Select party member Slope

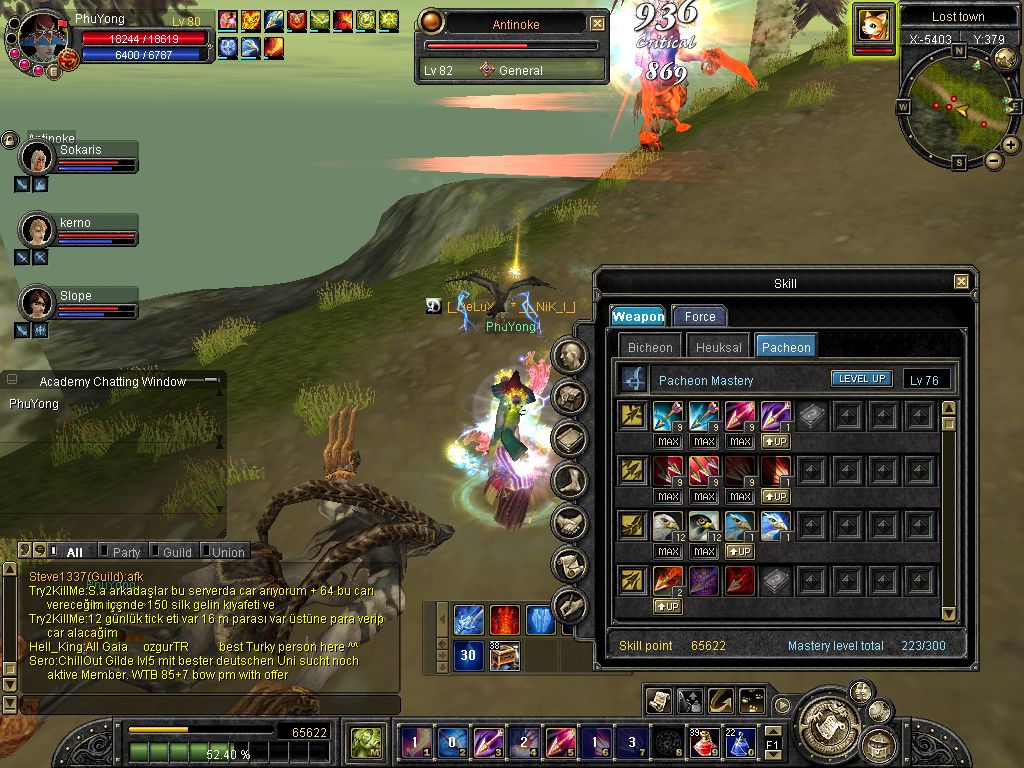(x=38, y=303)
